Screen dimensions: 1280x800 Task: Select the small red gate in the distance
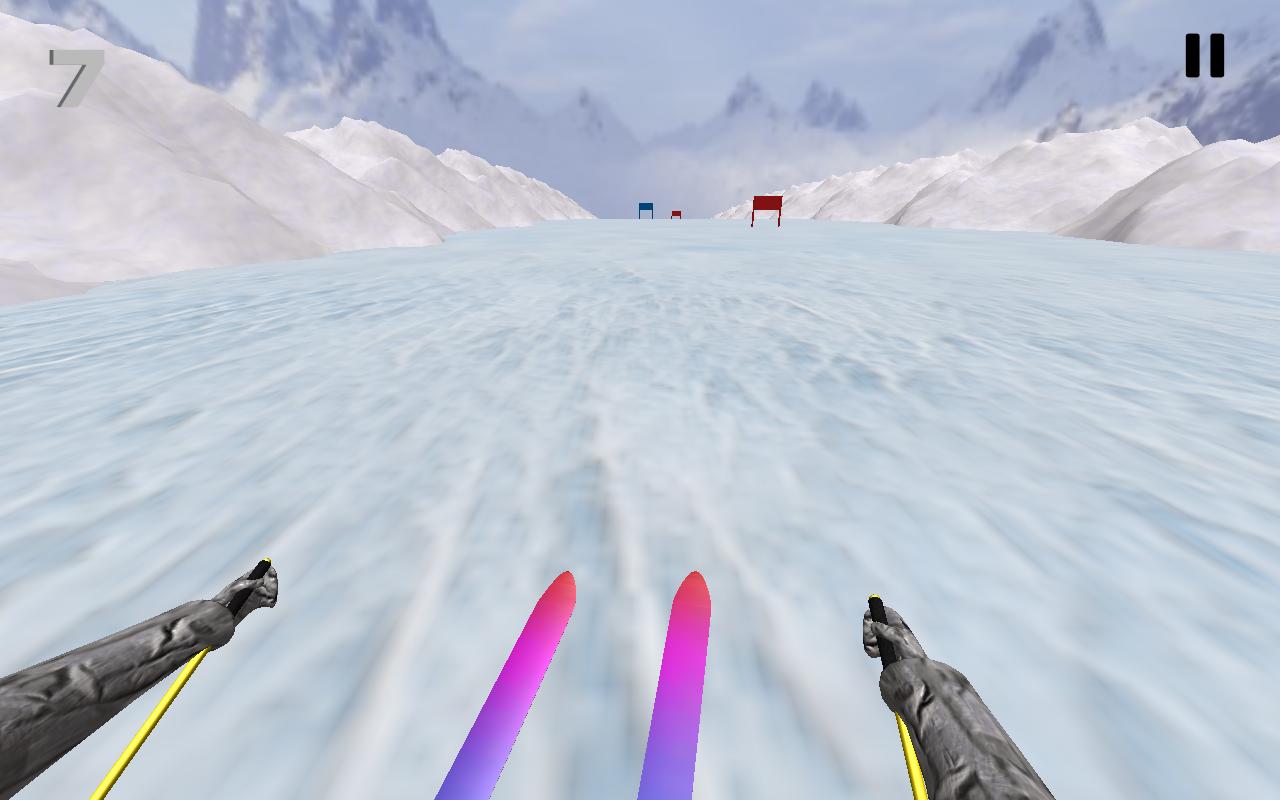coord(675,213)
